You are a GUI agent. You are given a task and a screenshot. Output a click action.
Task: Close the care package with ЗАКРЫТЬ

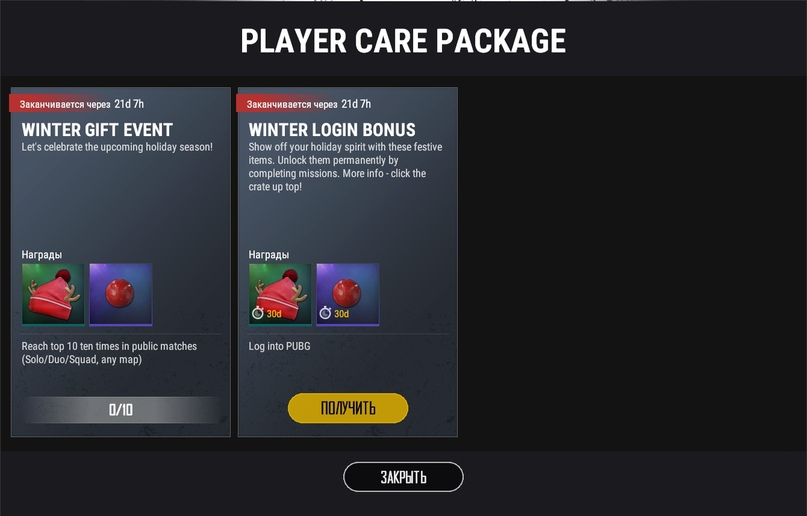403,477
